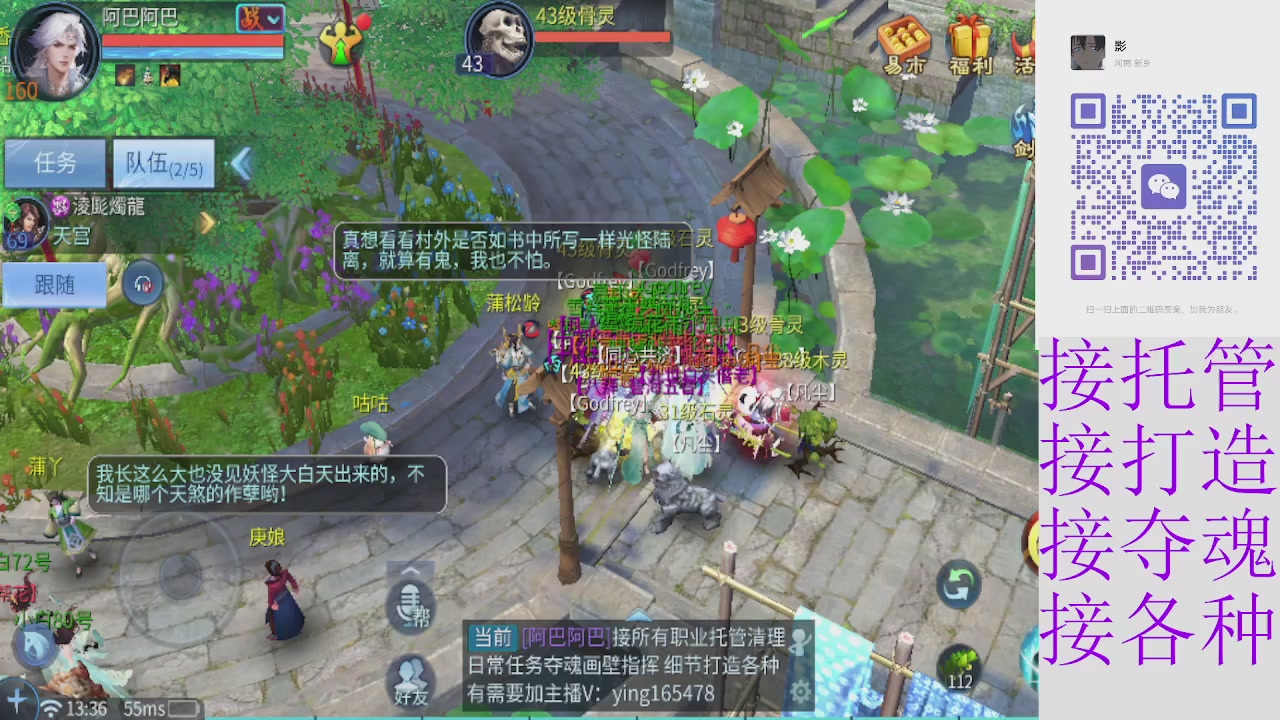
Task: Switch to the 队伍(2/5) tab
Action: 163,163
